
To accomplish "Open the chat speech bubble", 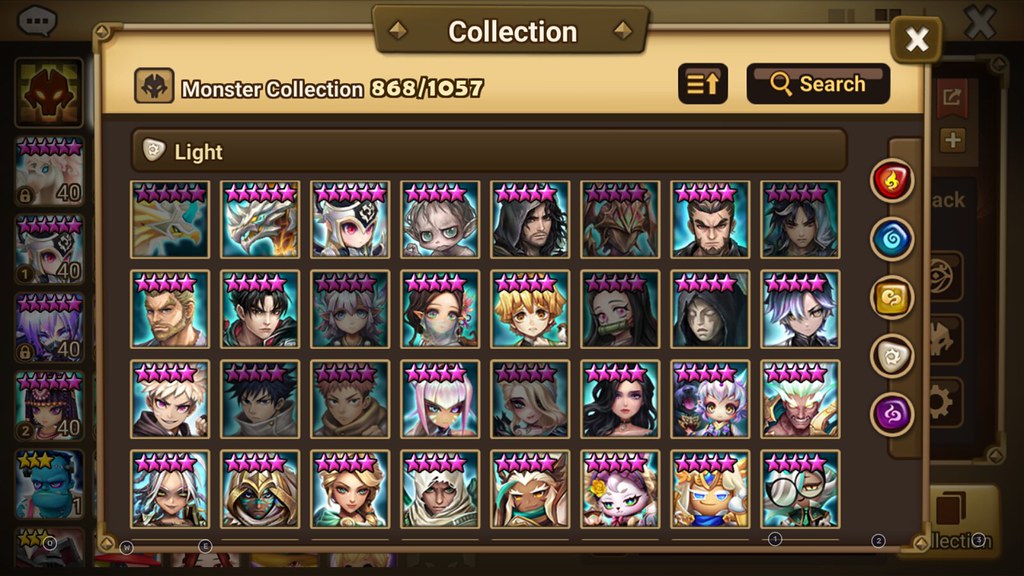I will 38,20.
